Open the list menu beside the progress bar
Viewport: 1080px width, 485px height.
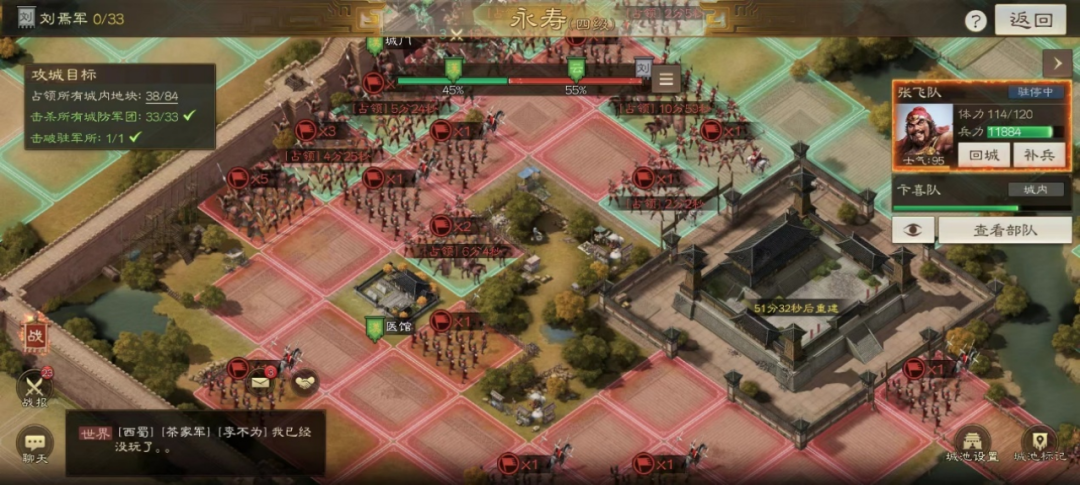point(667,77)
